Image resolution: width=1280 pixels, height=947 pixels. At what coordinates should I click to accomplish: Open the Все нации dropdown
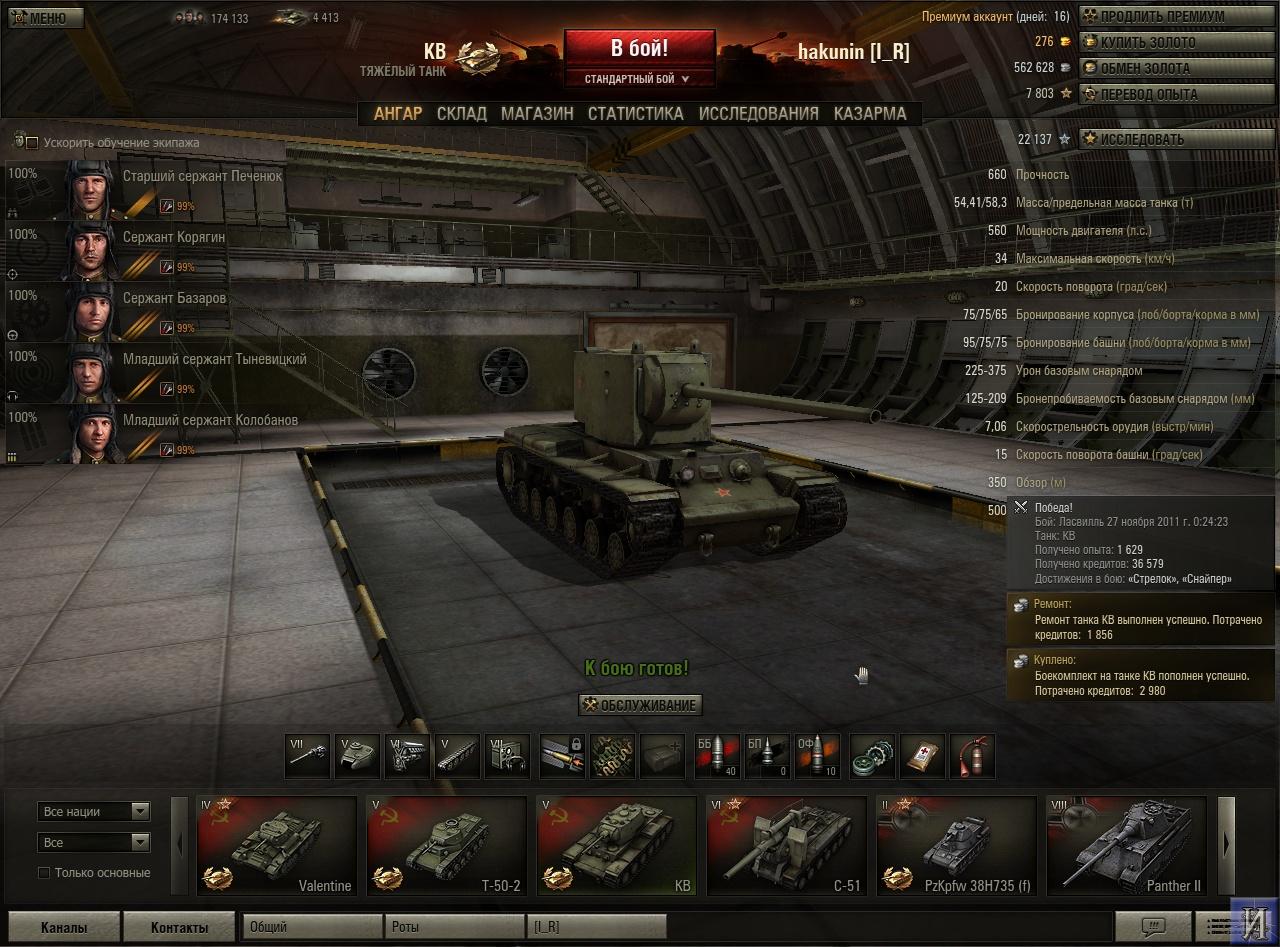94,812
